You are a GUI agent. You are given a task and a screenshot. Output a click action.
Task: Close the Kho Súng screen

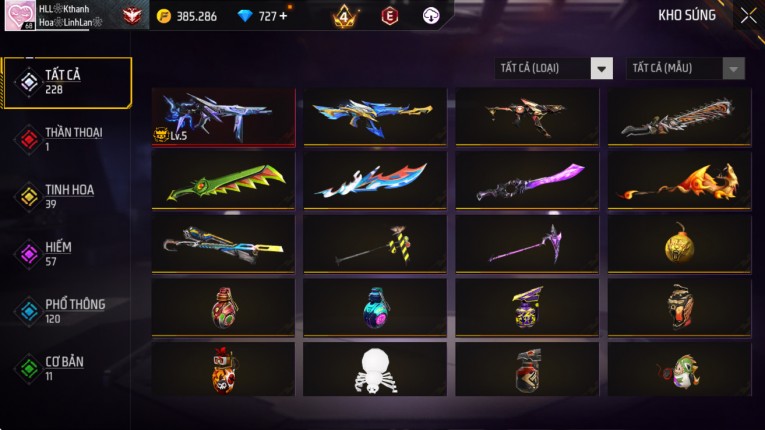coord(748,16)
